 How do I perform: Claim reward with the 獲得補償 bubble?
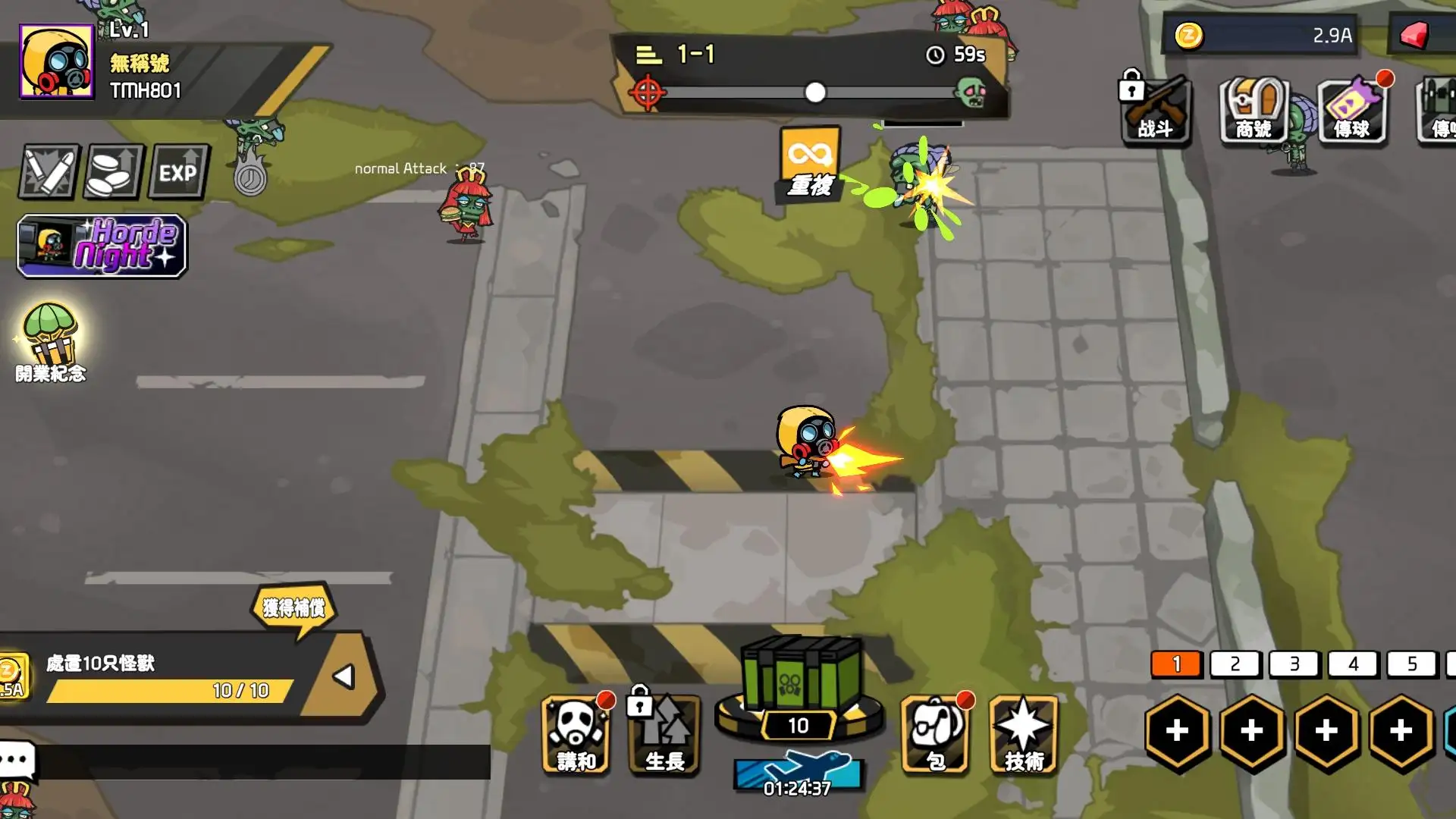(x=294, y=607)
